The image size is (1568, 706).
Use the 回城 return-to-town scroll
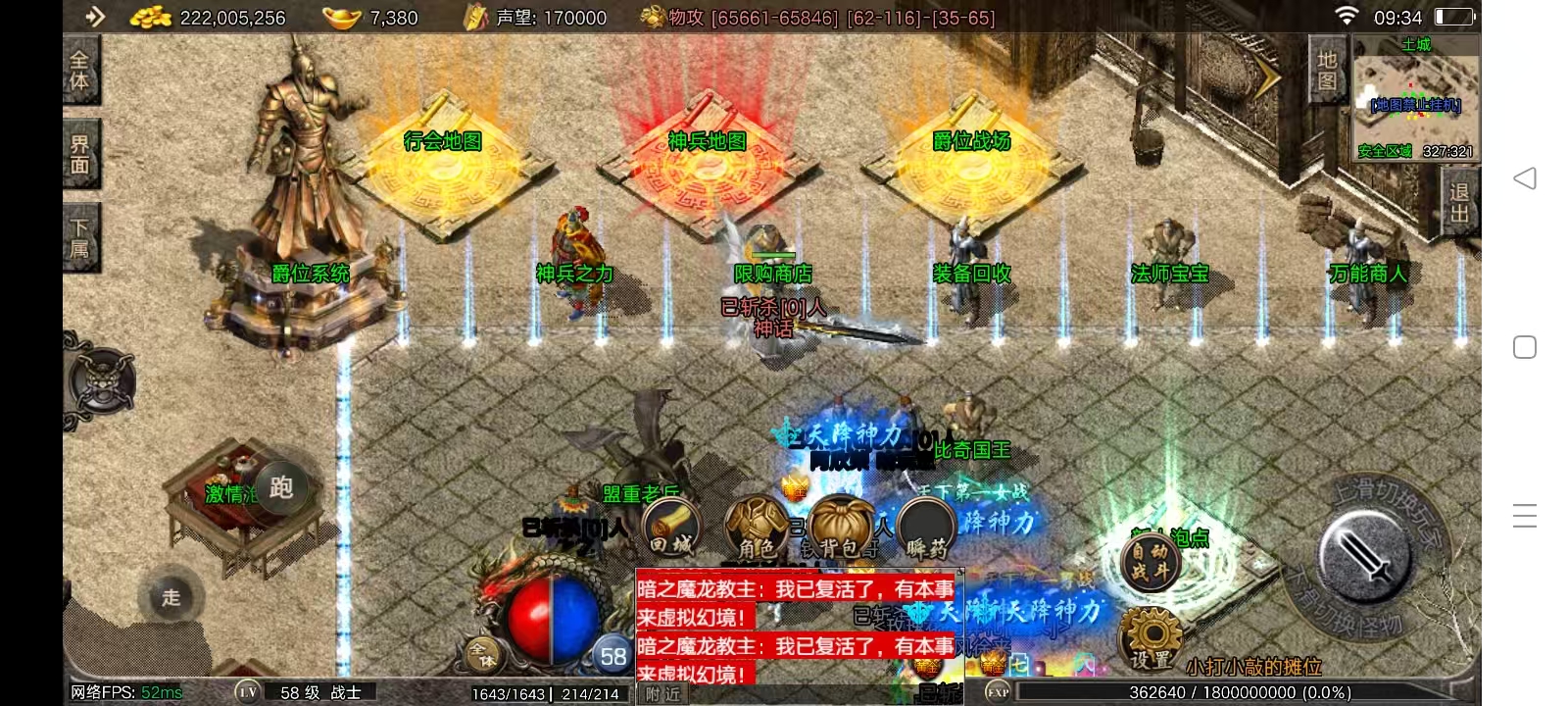click(672, 528)
